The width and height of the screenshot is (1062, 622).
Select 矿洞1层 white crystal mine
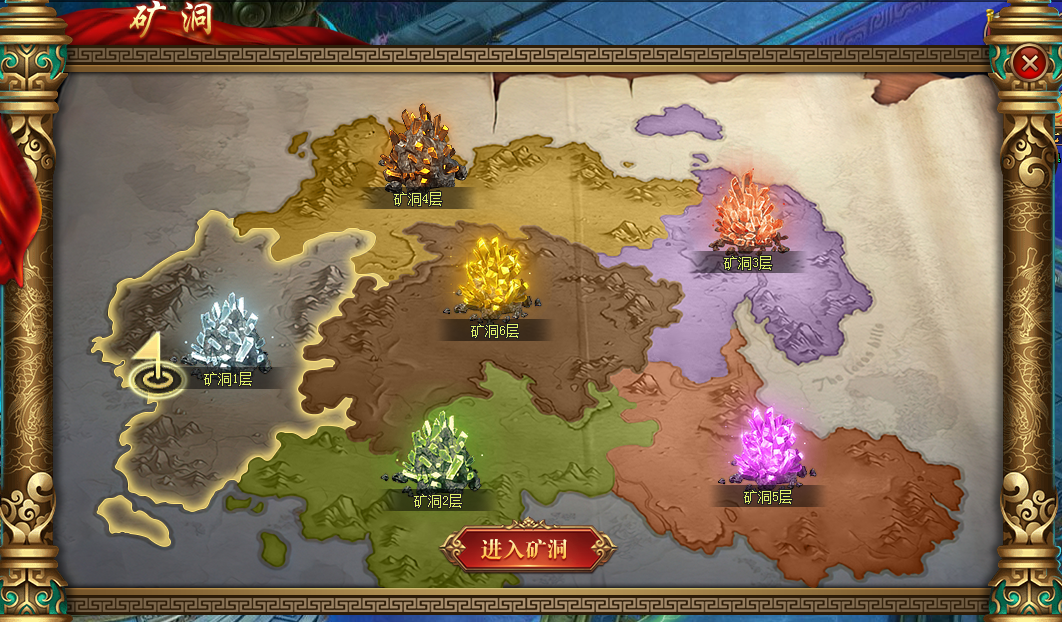click(227, 333)
